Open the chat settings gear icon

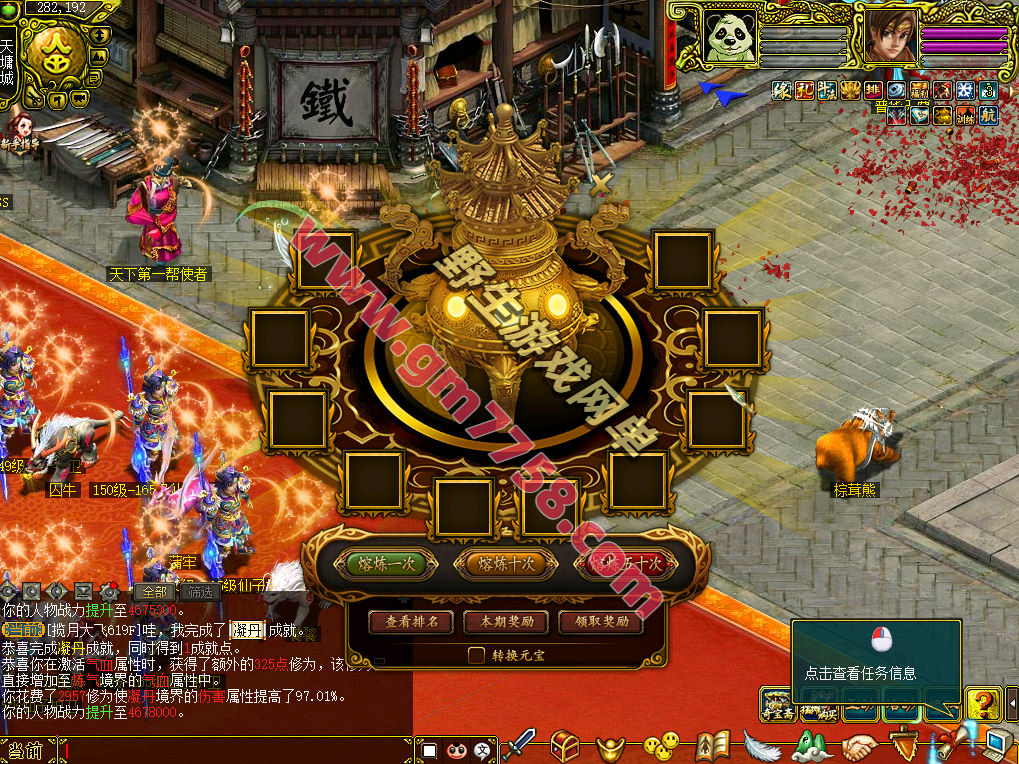point(109,591)
